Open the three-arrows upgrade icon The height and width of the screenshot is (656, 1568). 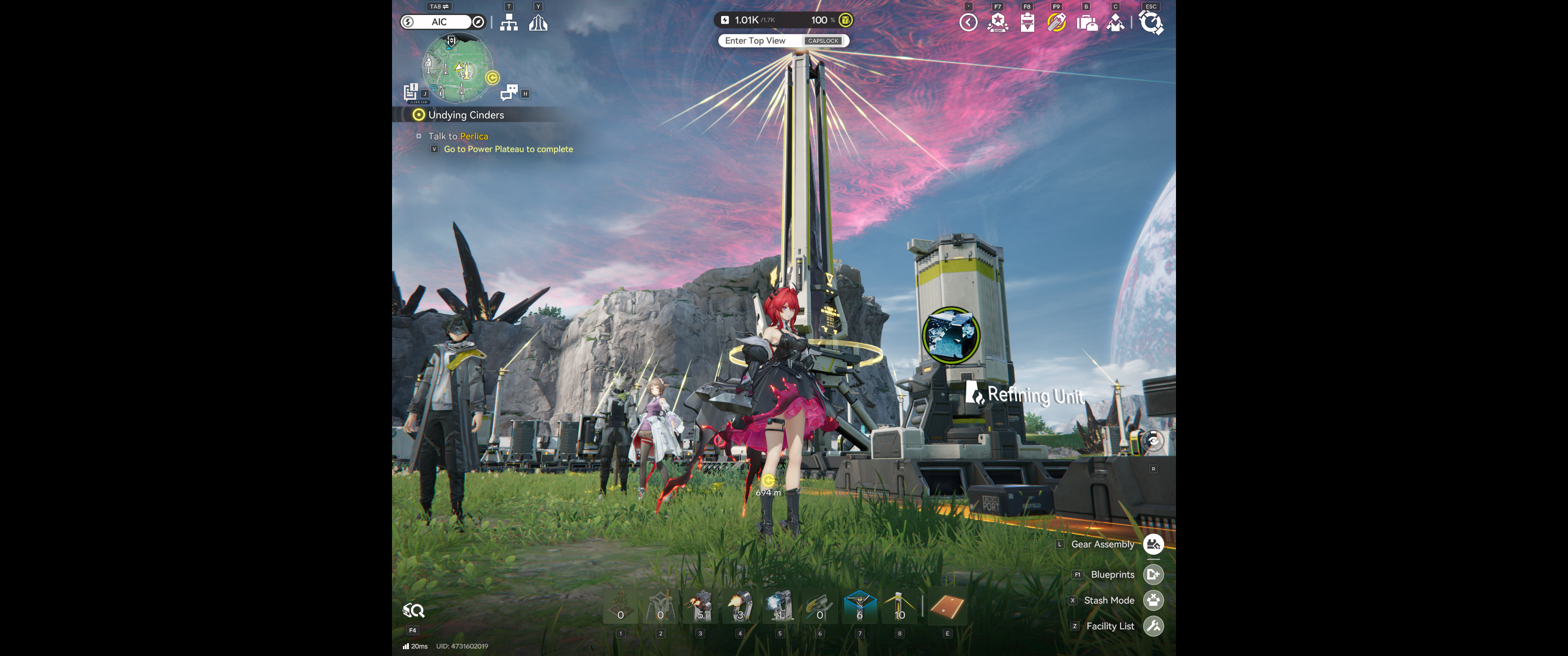pyautogui.click(x=537, y=22)
